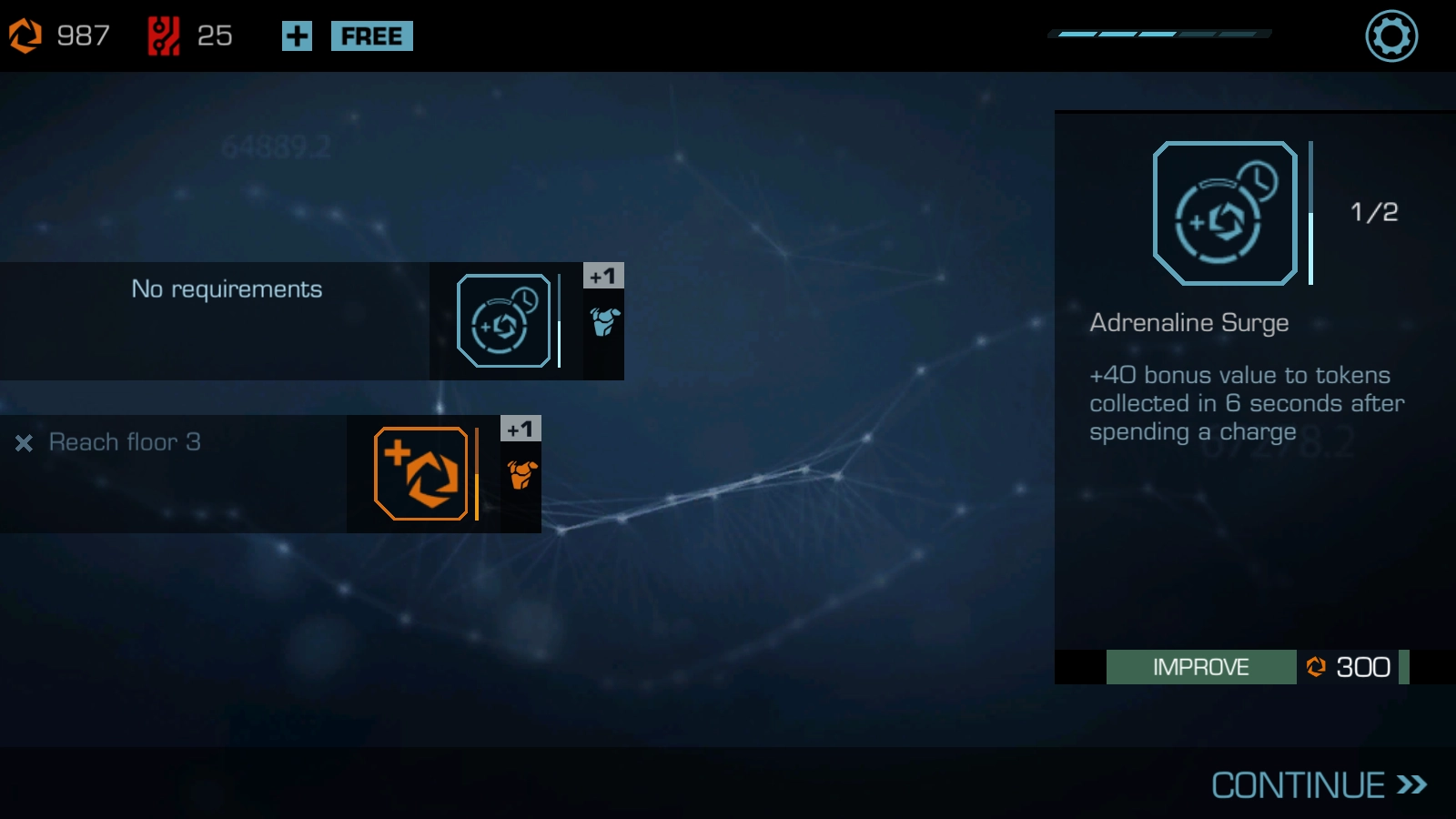The image size is (1456, 819).
Task: Click the large Adrenaline Surge detail icon
Action: click(x=1225, y=214)
